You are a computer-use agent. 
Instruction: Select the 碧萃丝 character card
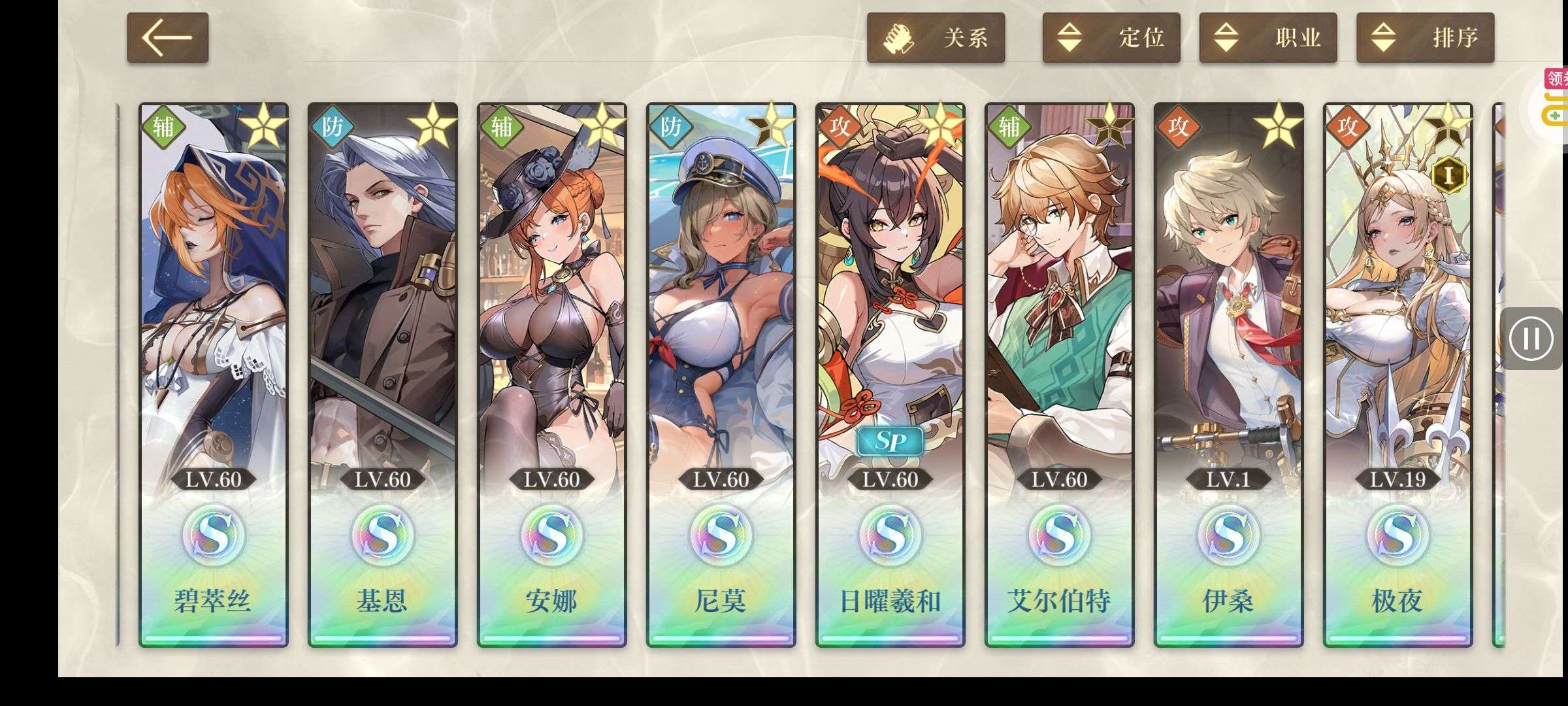pyautogui.click(x=214, y=374)
